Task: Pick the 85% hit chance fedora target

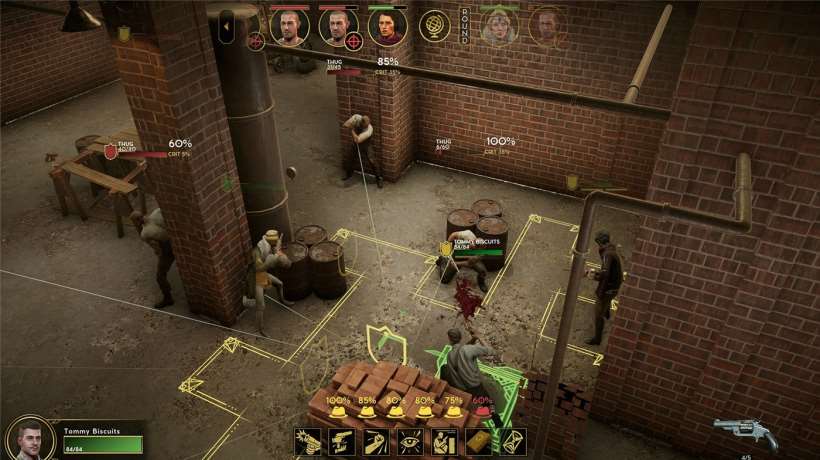Action: click(x=367, y=411)
